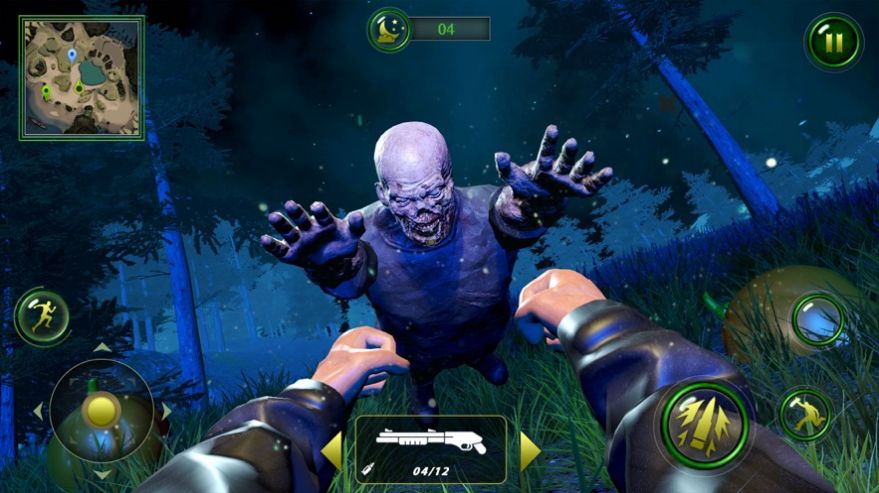Tap the night moon kill counter icon

click(389, 29)
